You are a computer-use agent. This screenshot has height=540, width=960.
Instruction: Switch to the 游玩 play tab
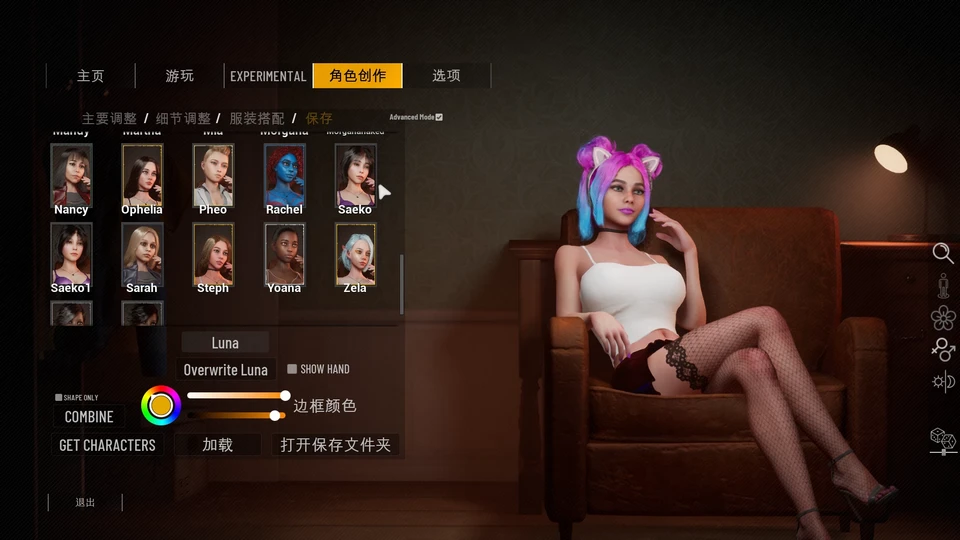click(x=180, y=76)
